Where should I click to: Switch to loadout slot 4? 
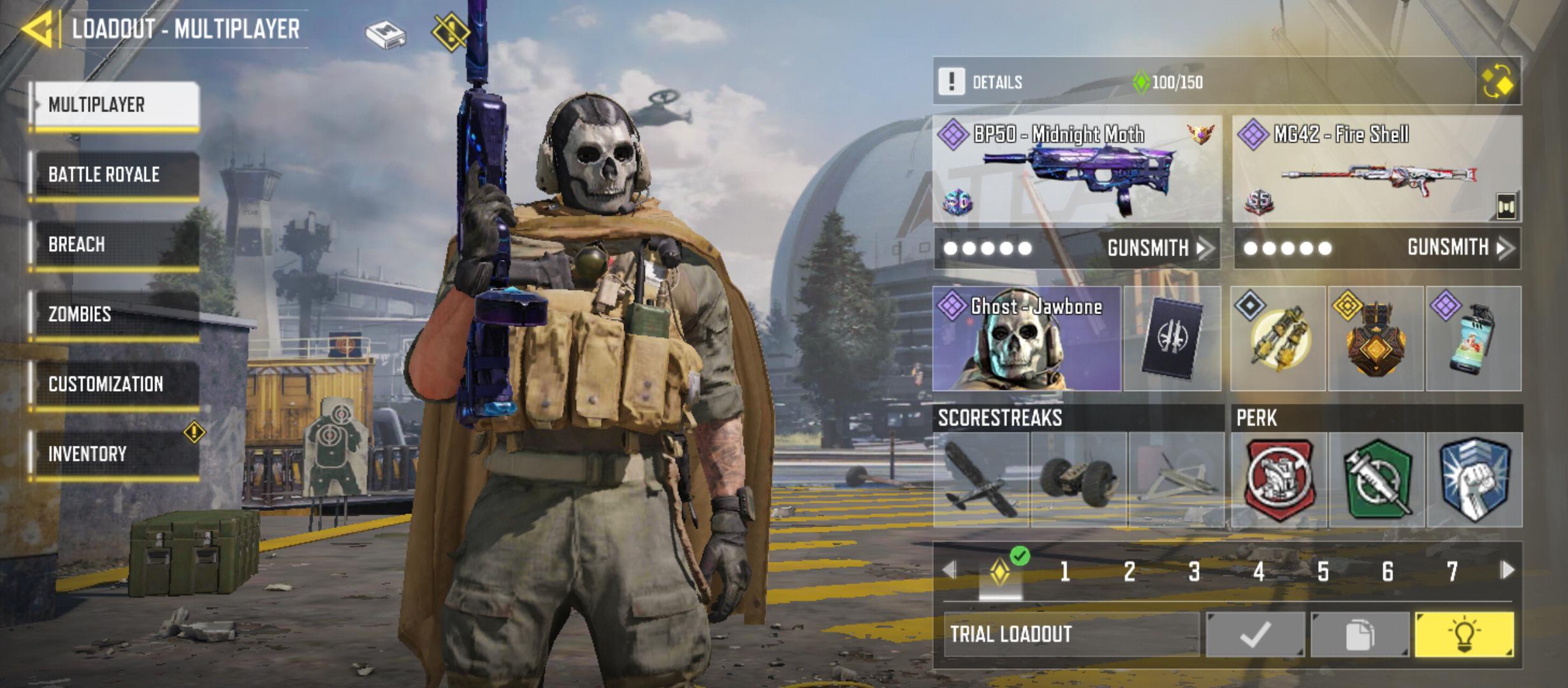coord(1258,571)
